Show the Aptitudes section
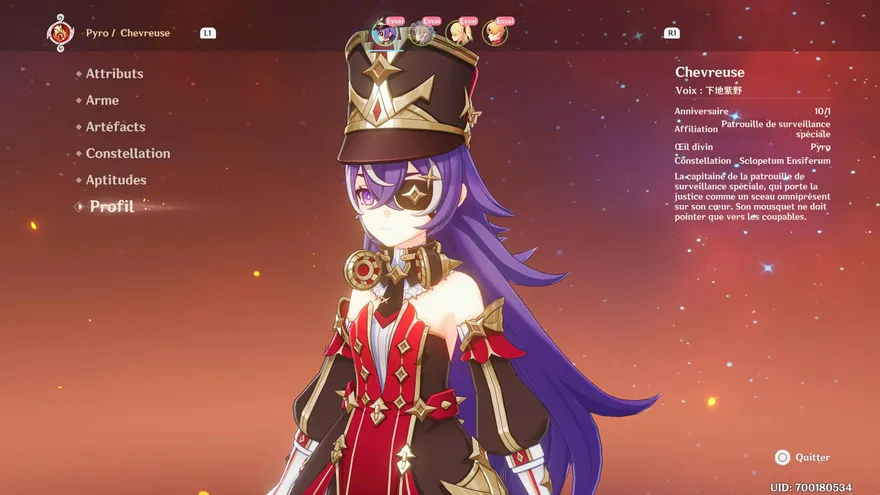880x495 pixels. tap(116, 180)
